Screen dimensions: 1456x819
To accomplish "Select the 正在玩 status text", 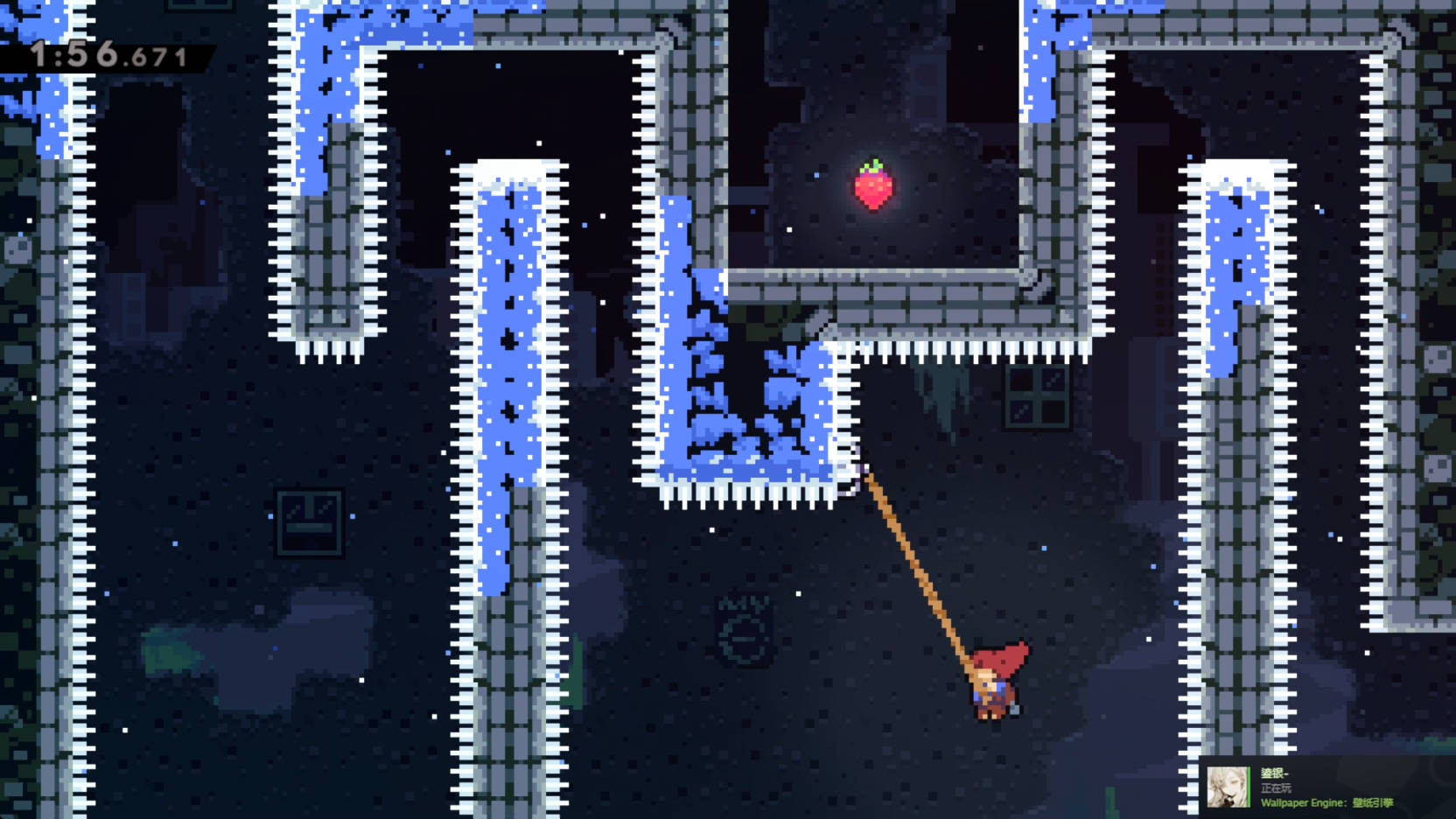I will coord(1276,787).
